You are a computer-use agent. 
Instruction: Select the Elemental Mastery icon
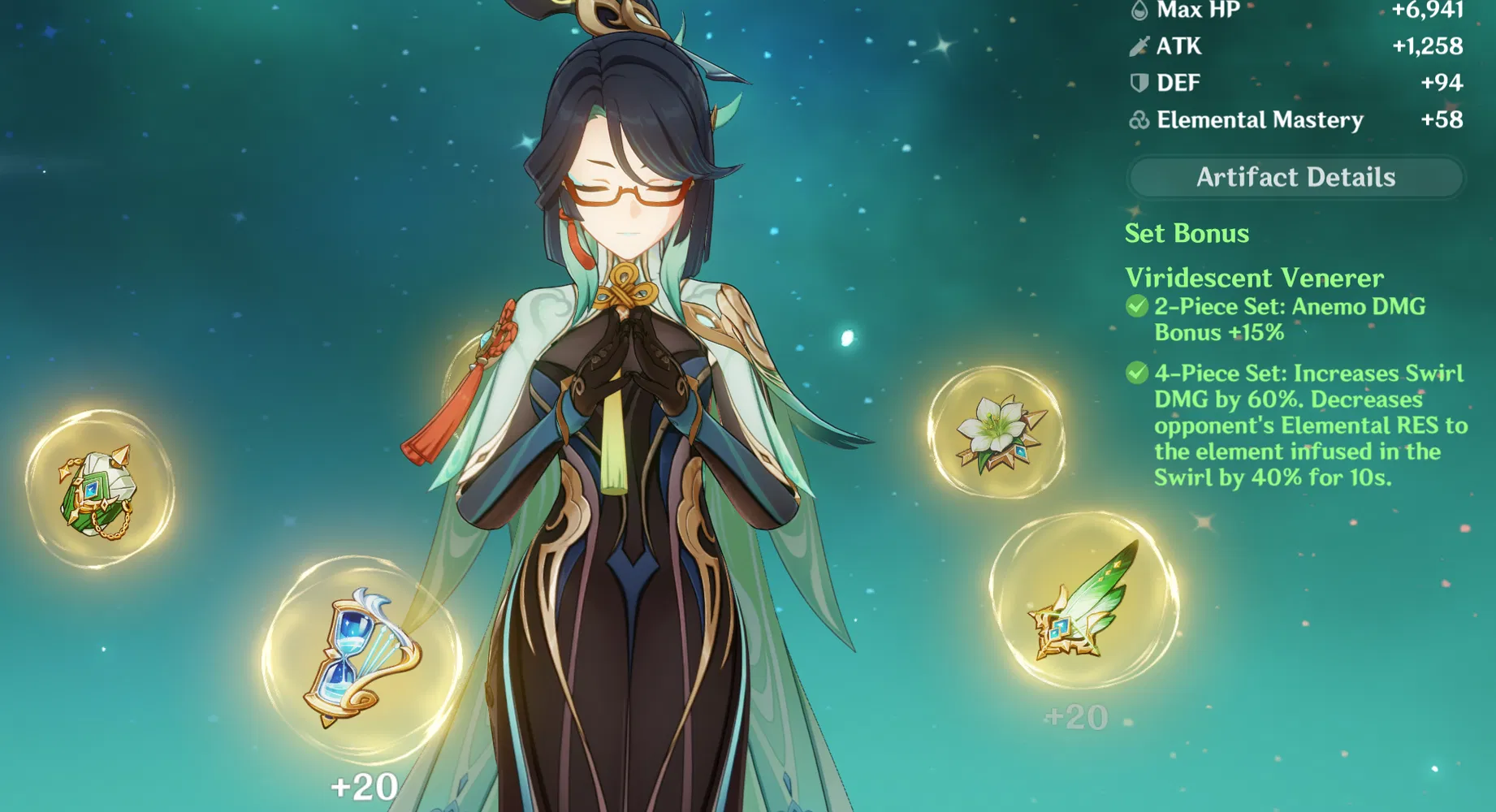(1143, 120)
